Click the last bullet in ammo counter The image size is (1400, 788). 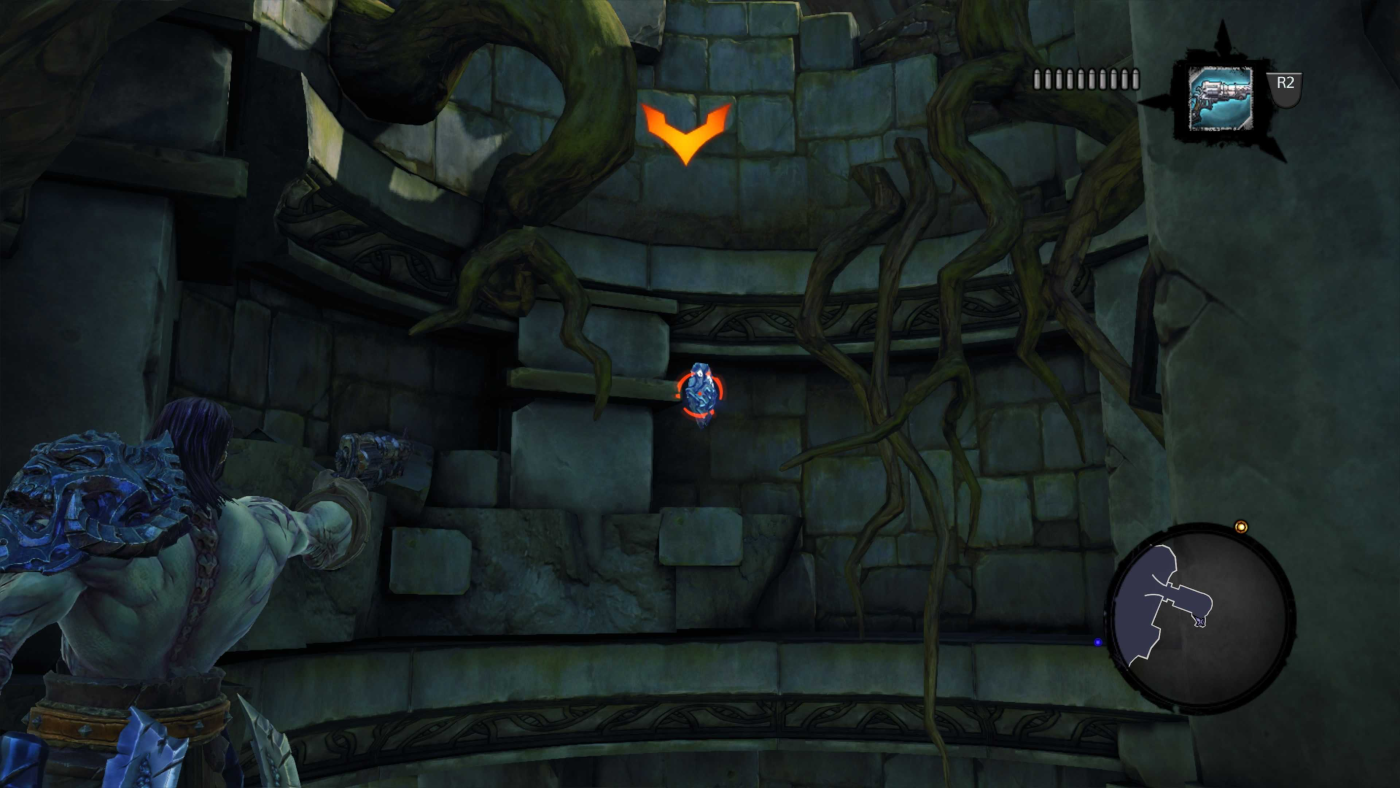tap(1134, 77)
